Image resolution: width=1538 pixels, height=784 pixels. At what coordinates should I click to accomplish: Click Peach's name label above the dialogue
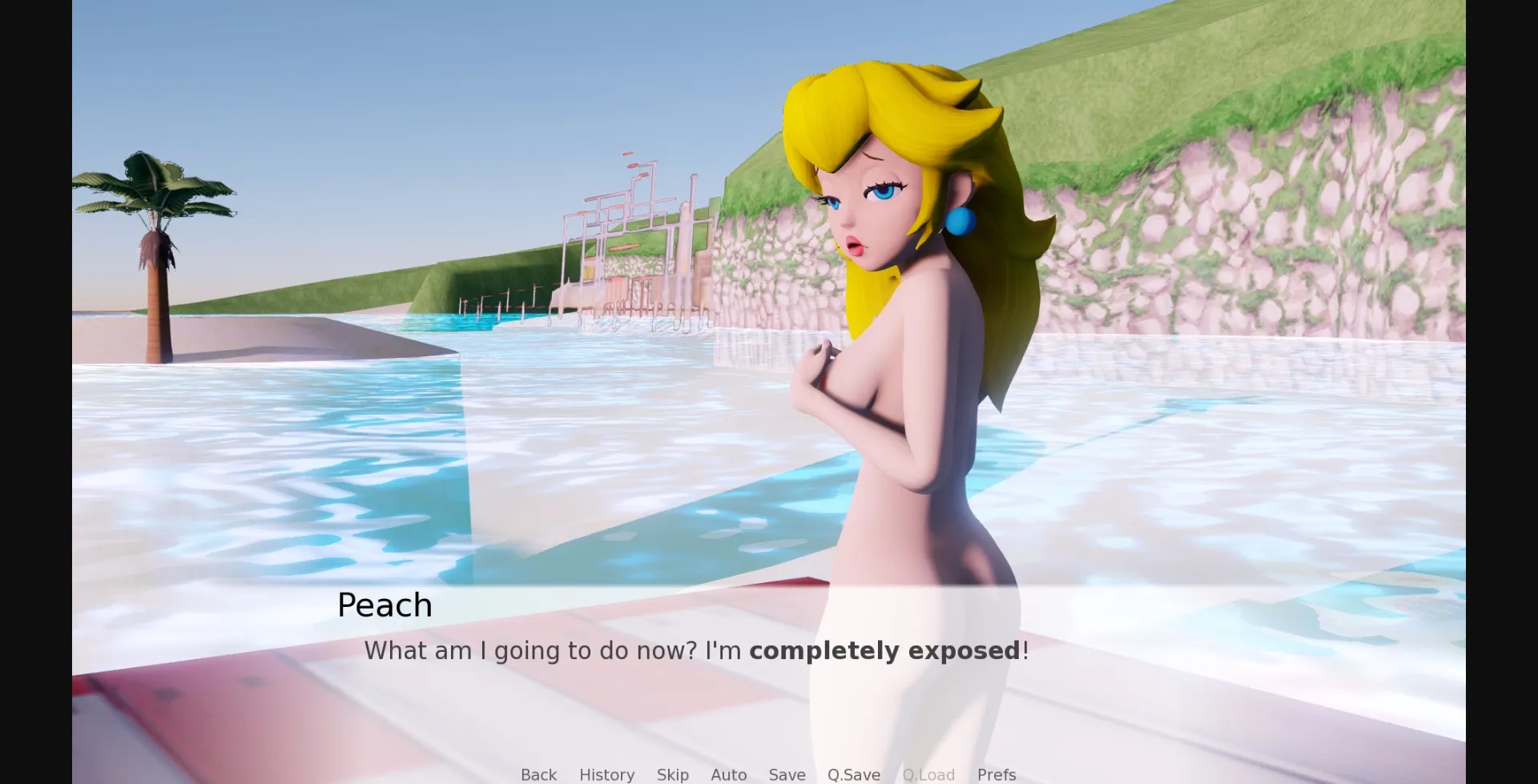pos(384,605)
